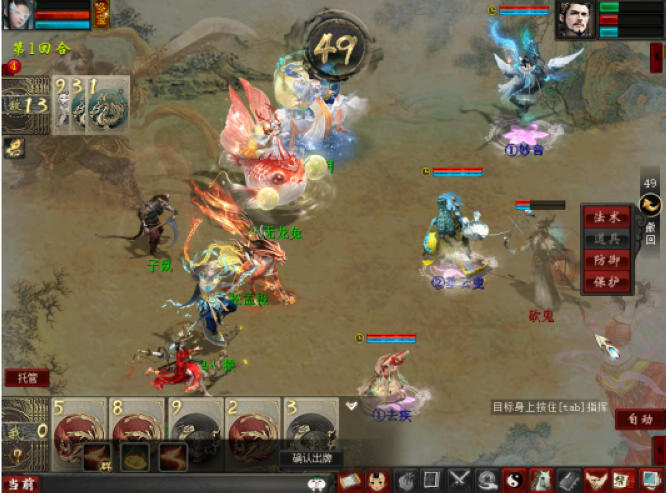
Task: Toggle the 托管 auto-manage button
Action: click(x=26, y=378)
